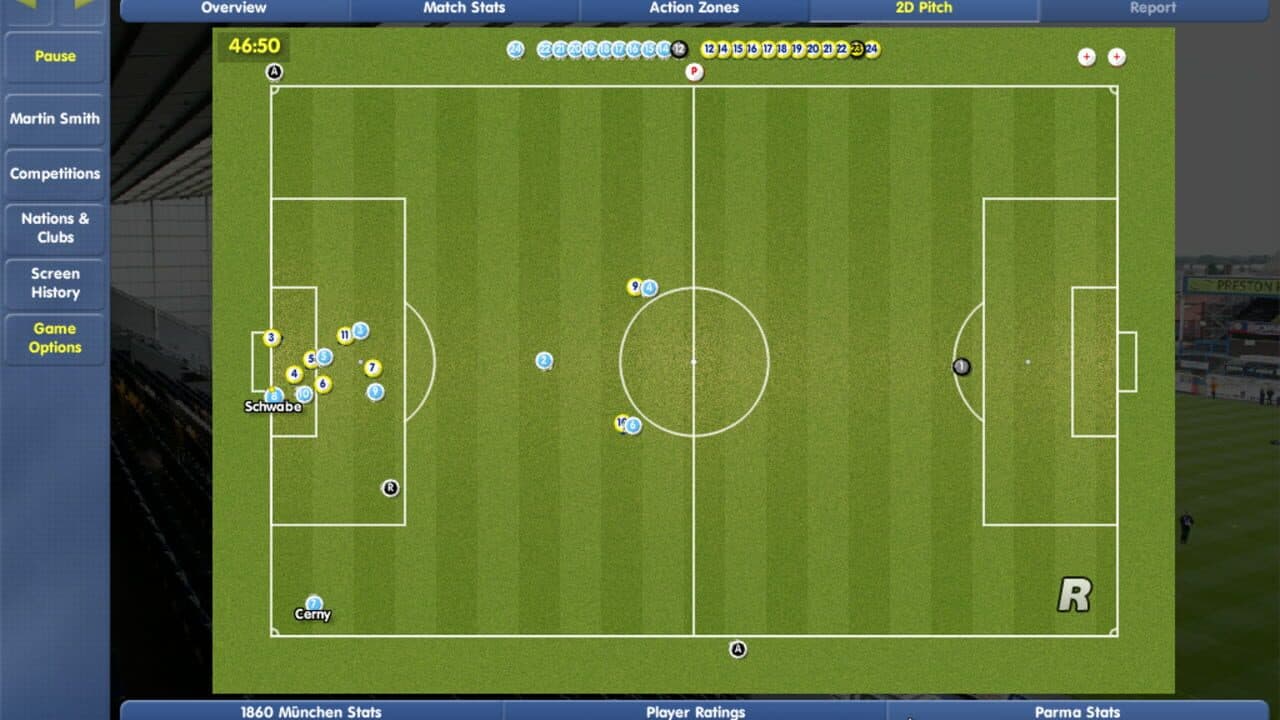Click the assistant referee A marker below the pitch
Screen dimensions: 1280x720
pos(738,649)
